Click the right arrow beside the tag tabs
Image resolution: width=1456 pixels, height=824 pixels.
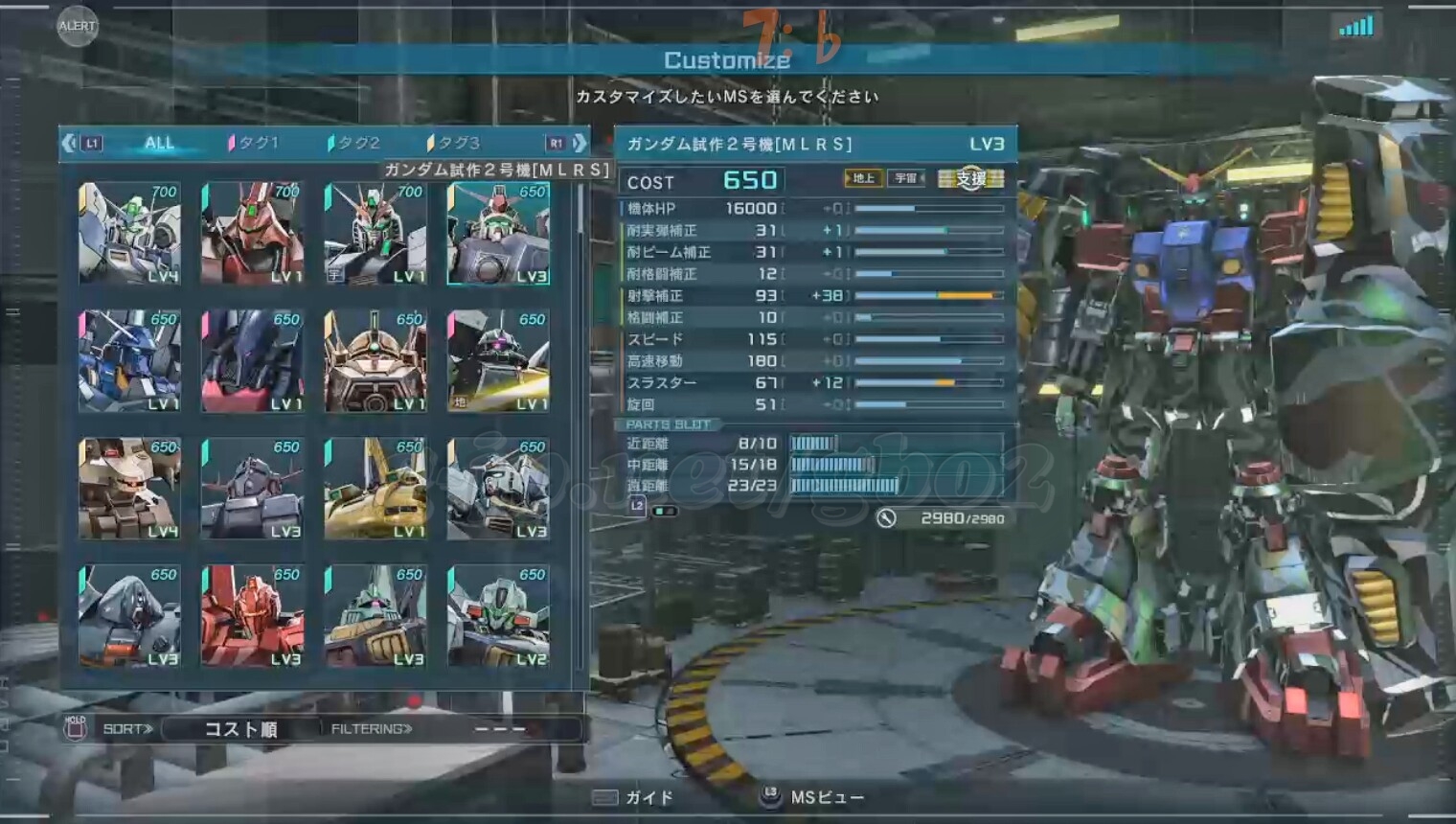(x=580, y=144)
